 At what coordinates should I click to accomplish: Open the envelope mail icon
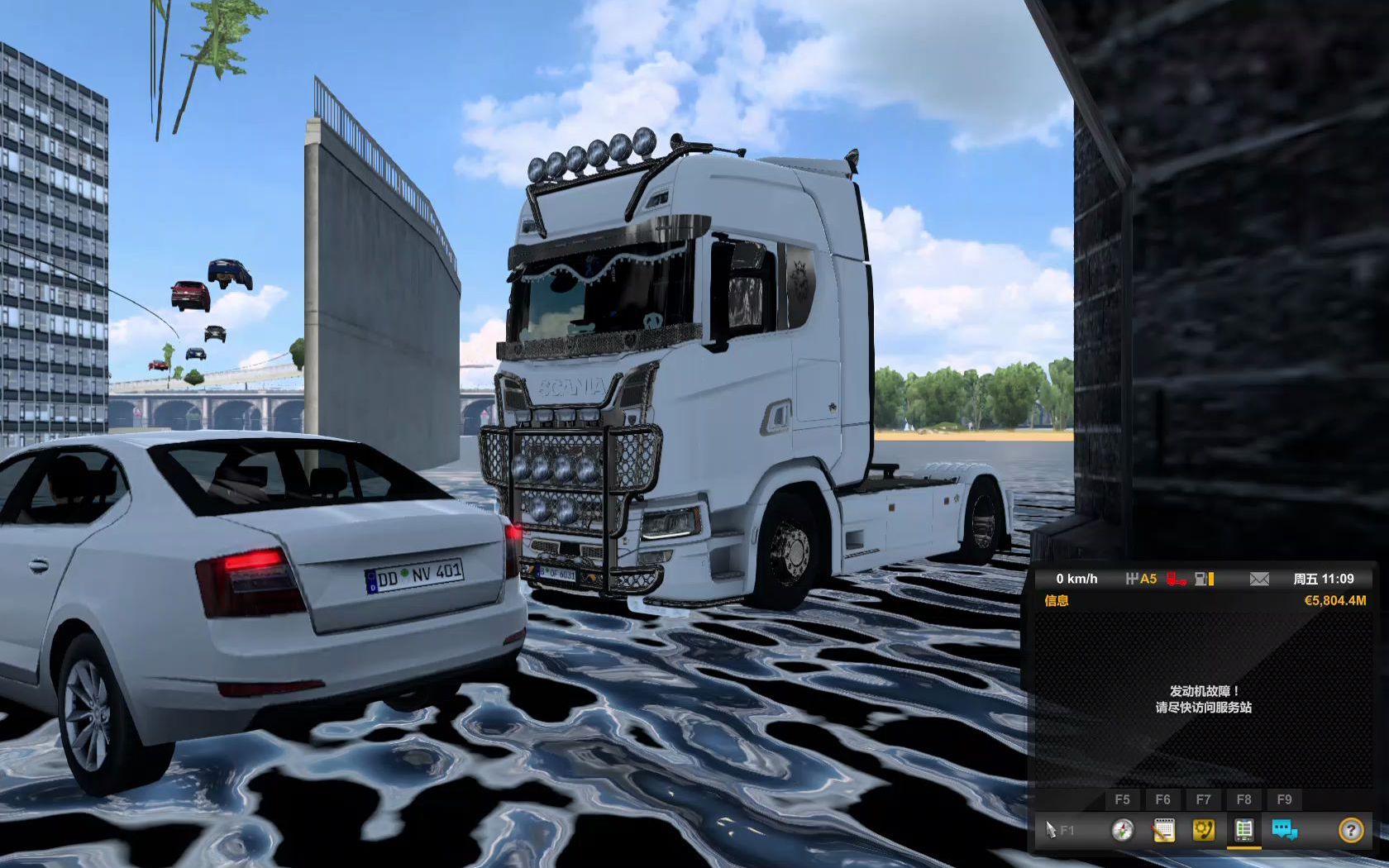pyautogui.click(x=1259, y=579)
